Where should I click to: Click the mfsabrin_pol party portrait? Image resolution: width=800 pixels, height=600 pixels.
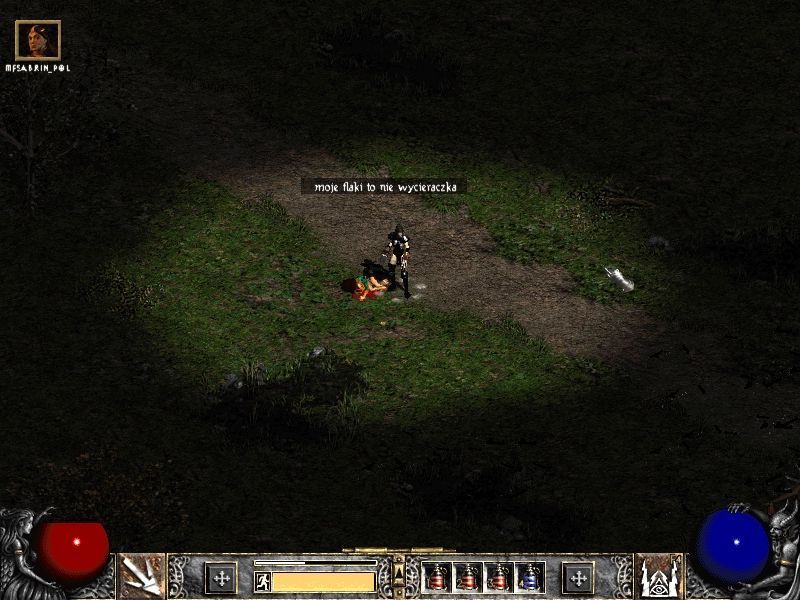point(38,40)
